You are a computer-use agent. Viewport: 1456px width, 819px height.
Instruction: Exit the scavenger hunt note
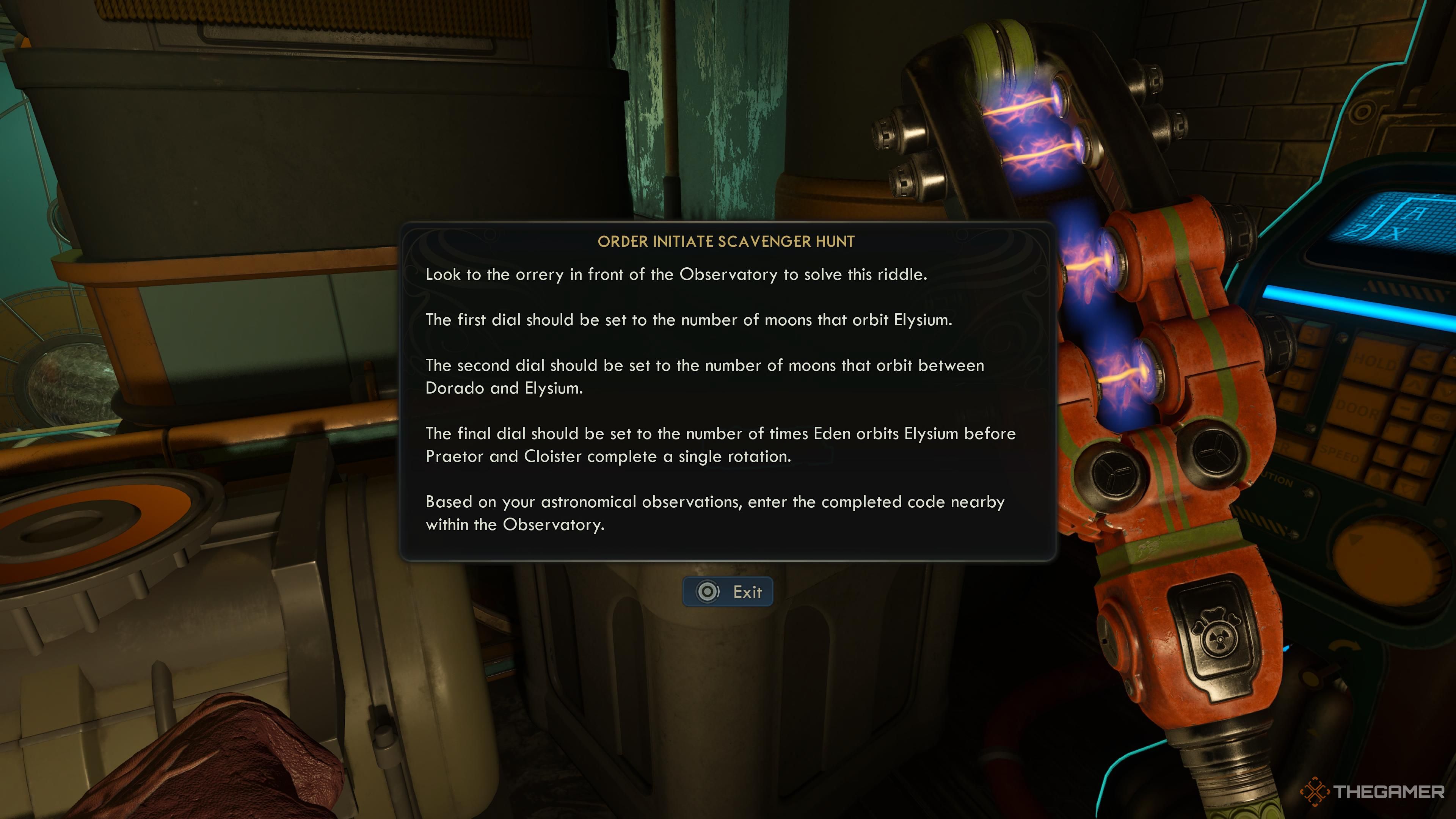click(728, 592)
